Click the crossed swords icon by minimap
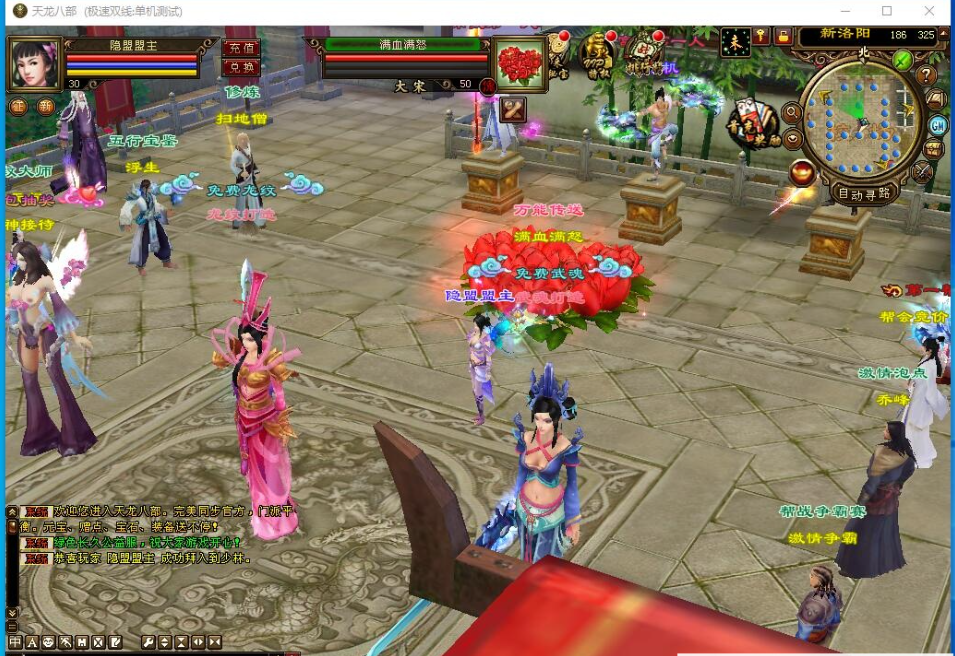The height and width of the screenshot is (656, 955). (923, 172)
